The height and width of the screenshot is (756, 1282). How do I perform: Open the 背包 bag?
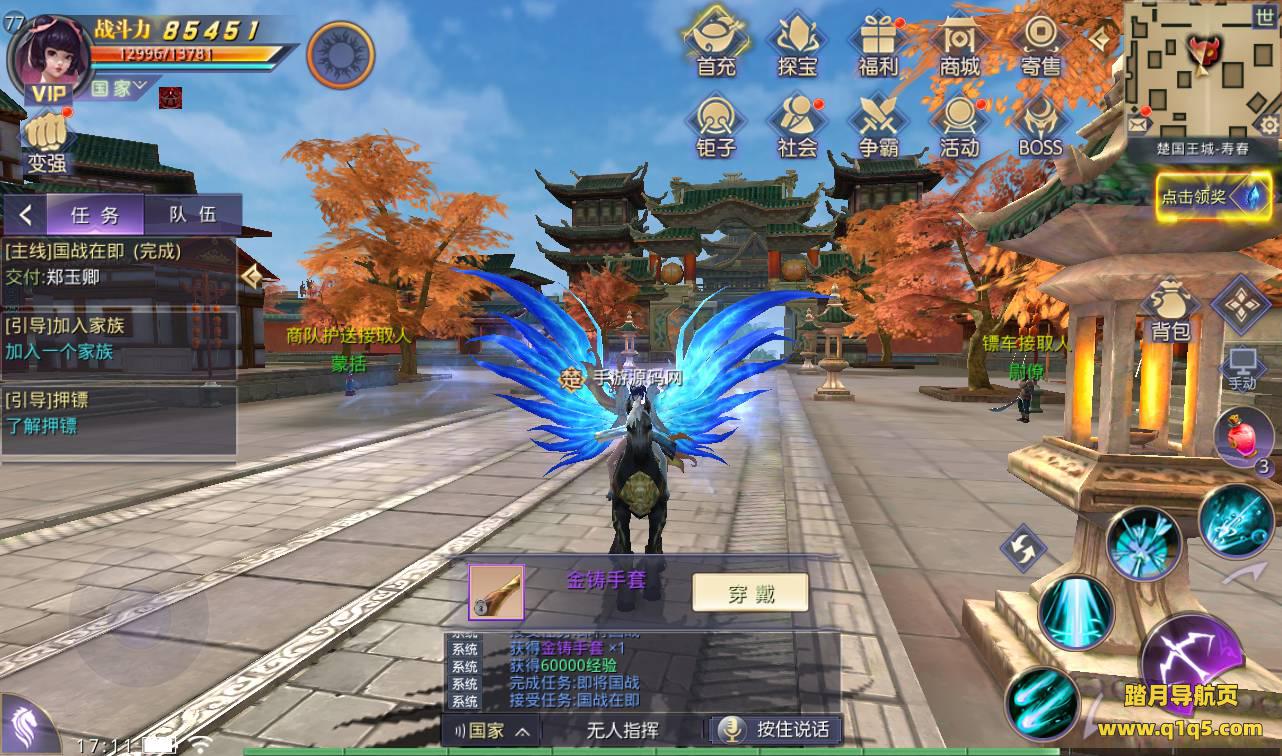[1169, 311]
